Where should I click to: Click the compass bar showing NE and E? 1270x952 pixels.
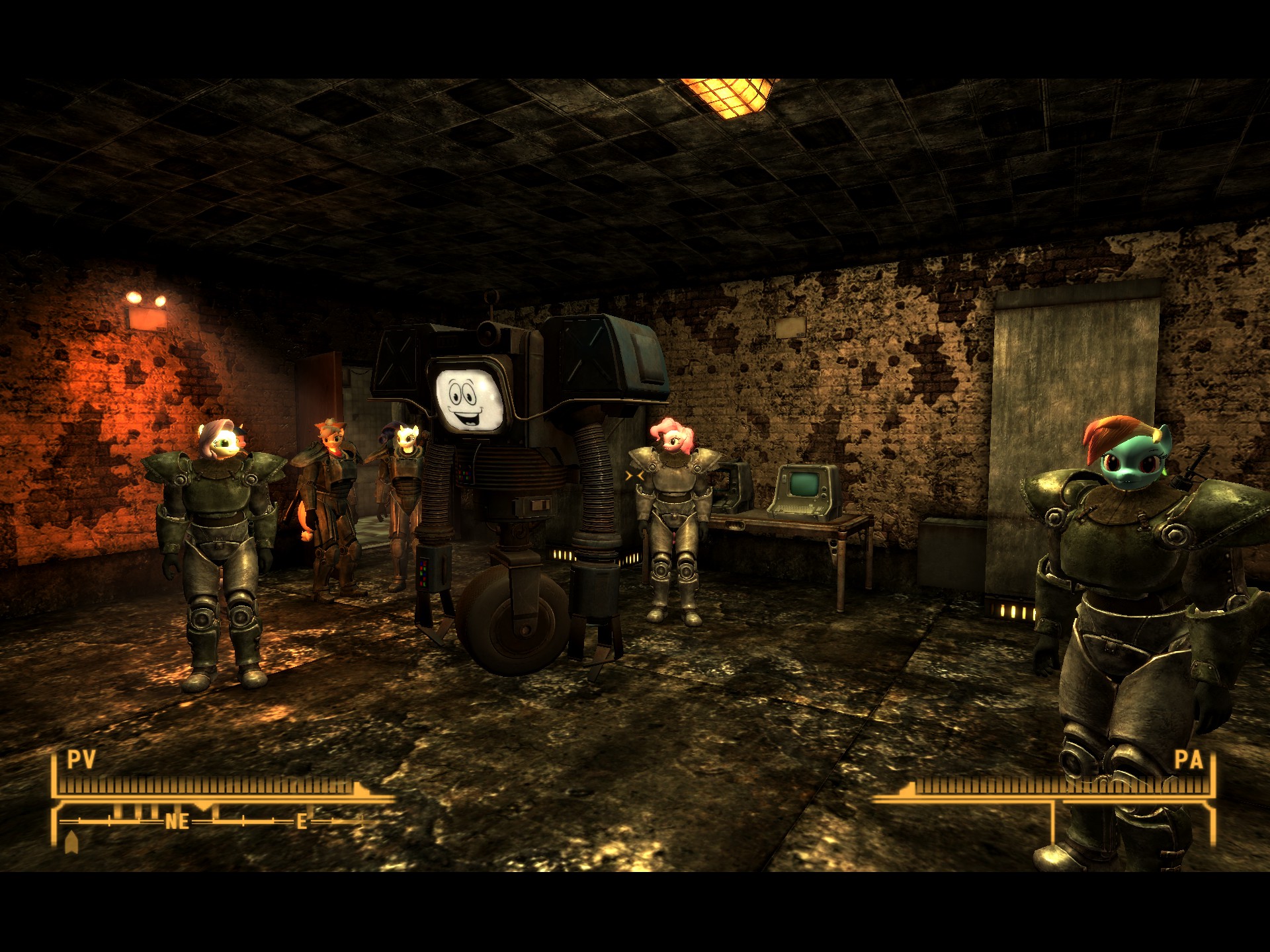[x=212, y=821]
